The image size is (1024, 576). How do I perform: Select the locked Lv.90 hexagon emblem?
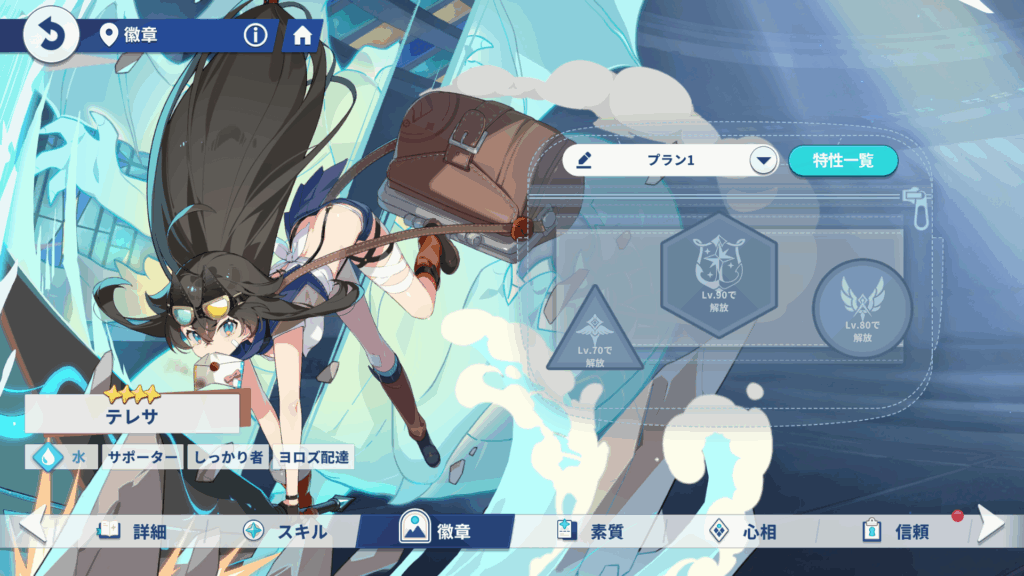pos(718,272)
